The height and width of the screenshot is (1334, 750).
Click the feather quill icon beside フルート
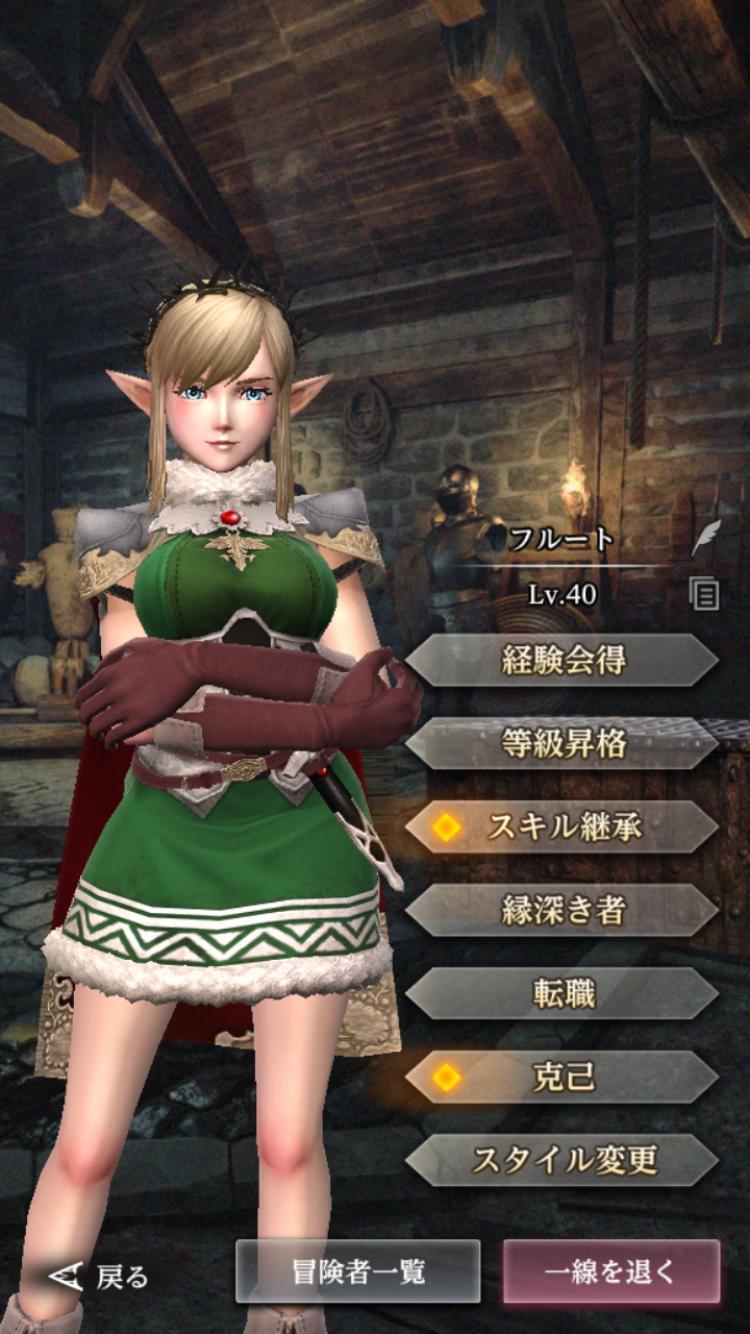[x=706, y=538]
